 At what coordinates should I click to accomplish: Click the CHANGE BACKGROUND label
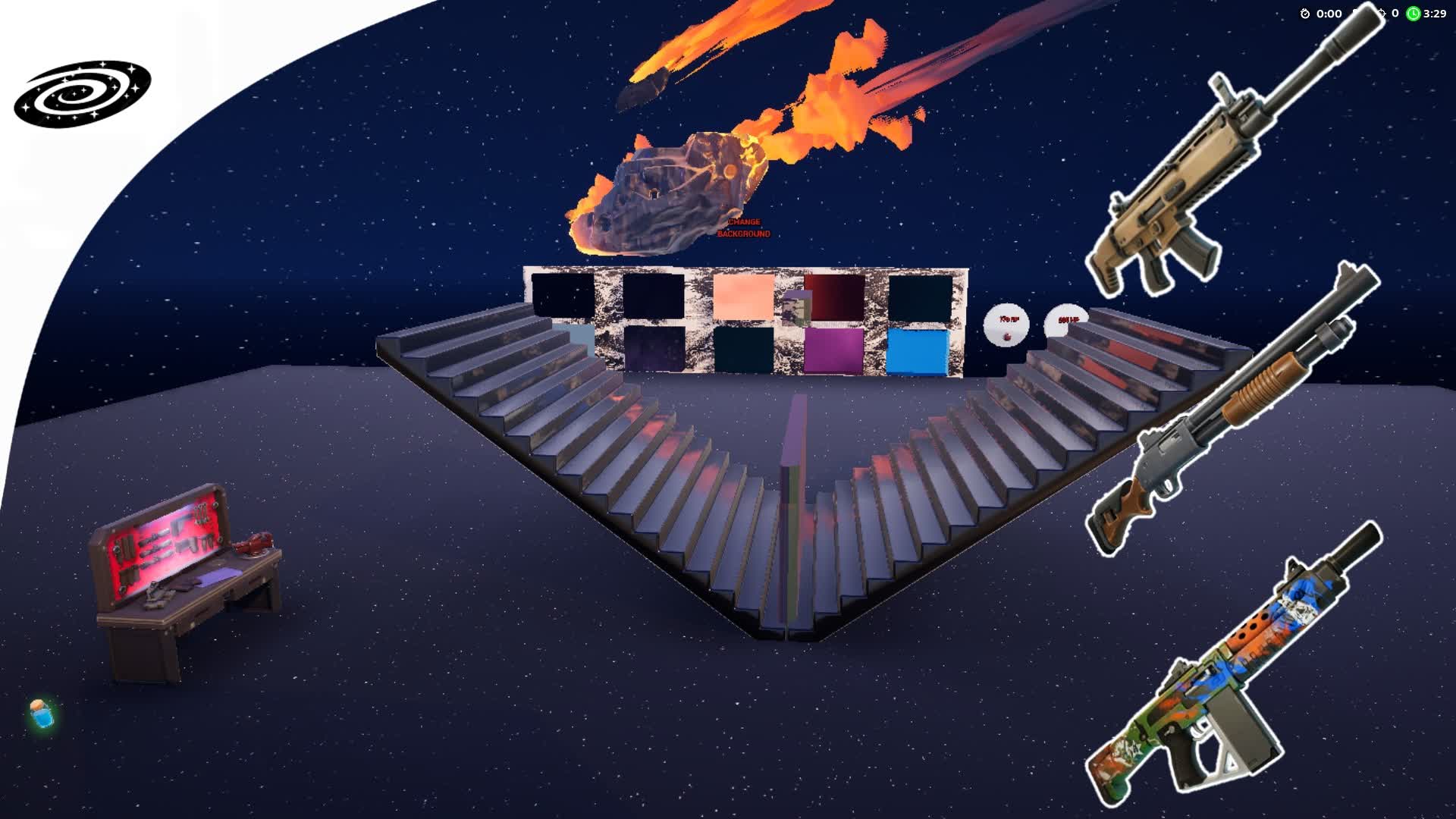[742, 229]
